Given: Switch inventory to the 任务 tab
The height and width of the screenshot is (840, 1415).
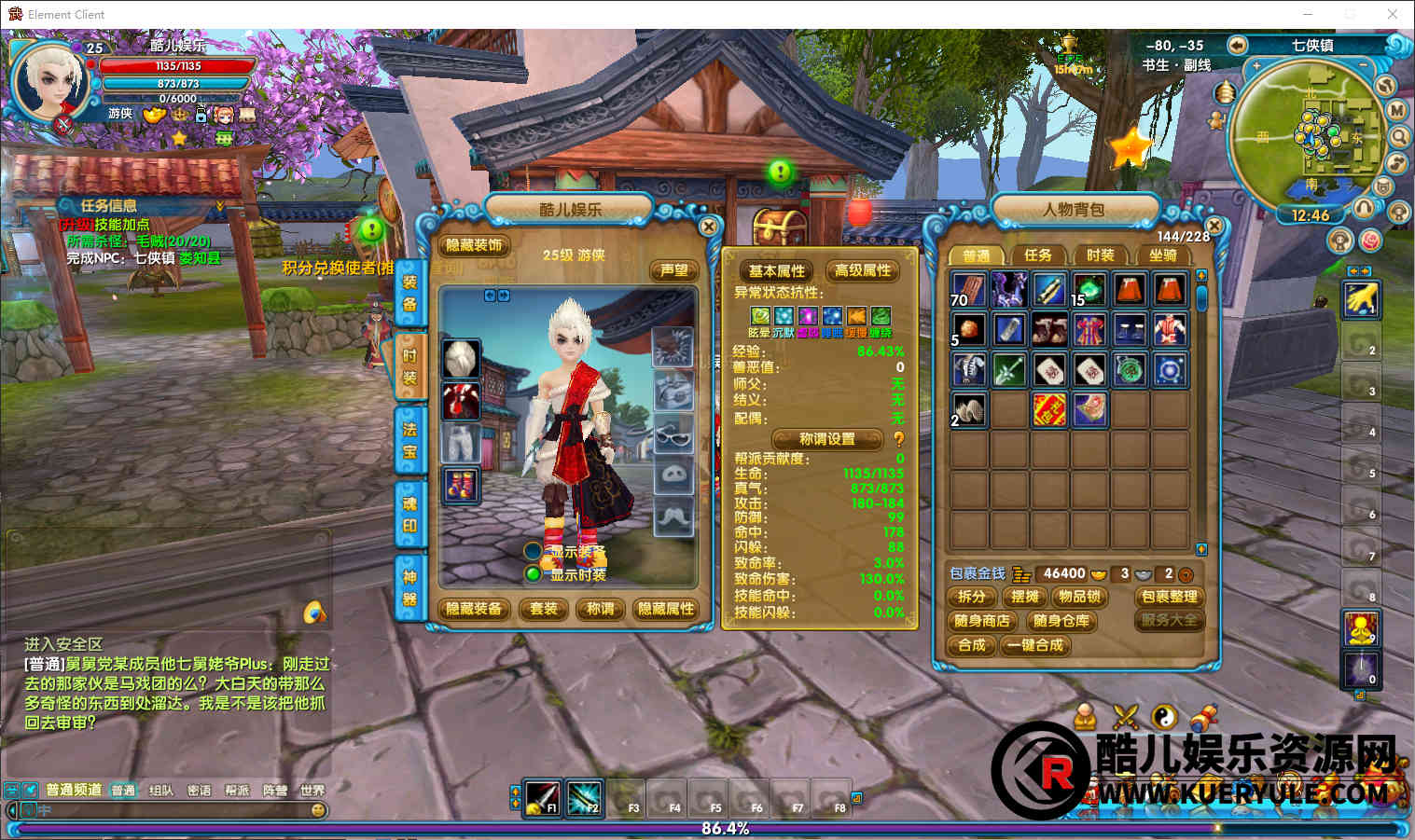Looking at the screenshot, I should tap(1037, 255).
